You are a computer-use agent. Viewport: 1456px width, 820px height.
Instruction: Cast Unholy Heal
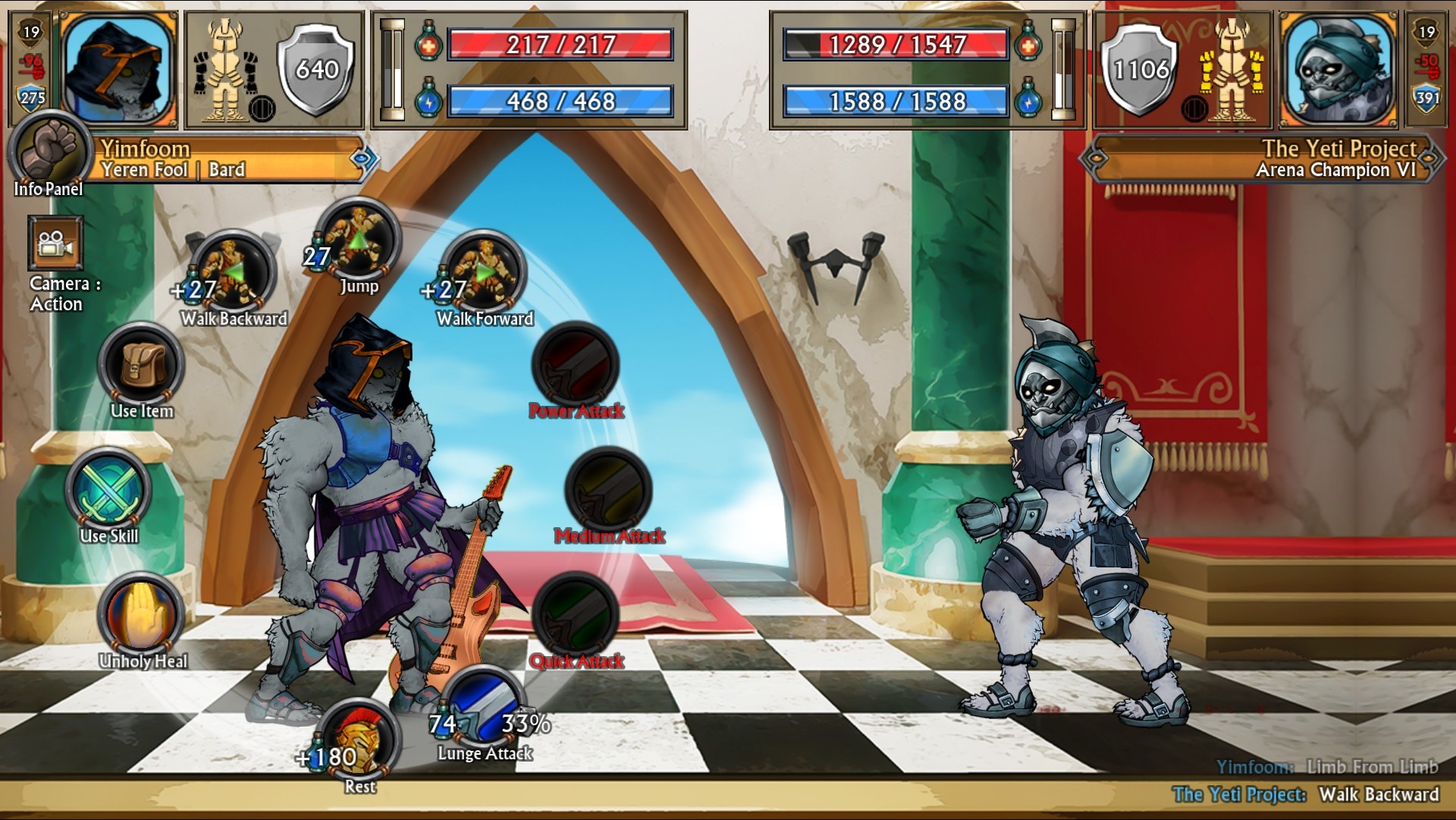click(x=142, y=616)
